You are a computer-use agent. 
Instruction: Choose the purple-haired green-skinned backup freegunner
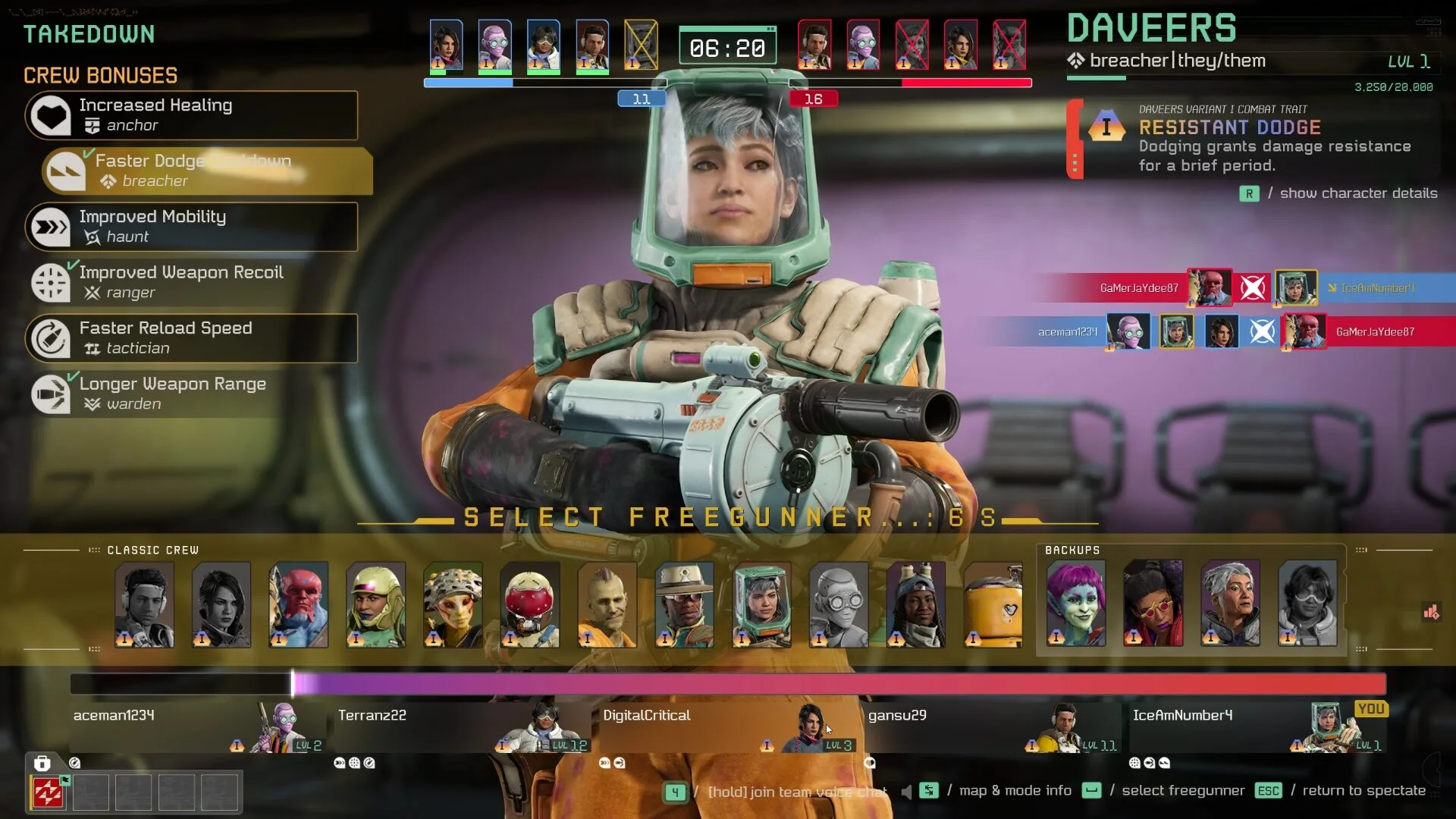[x=1076, y=603]
